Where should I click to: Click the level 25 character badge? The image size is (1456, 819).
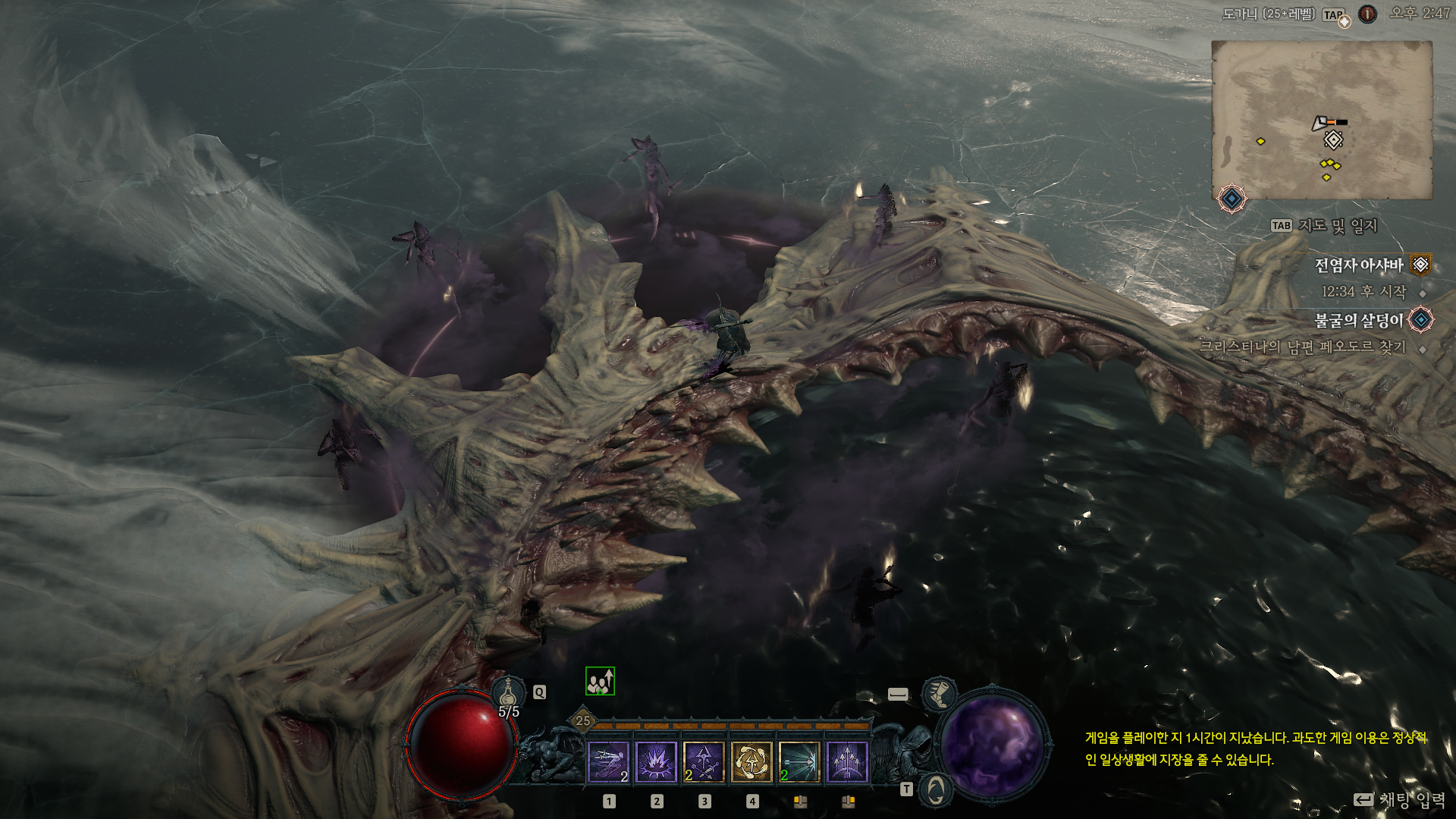[582, 720]
